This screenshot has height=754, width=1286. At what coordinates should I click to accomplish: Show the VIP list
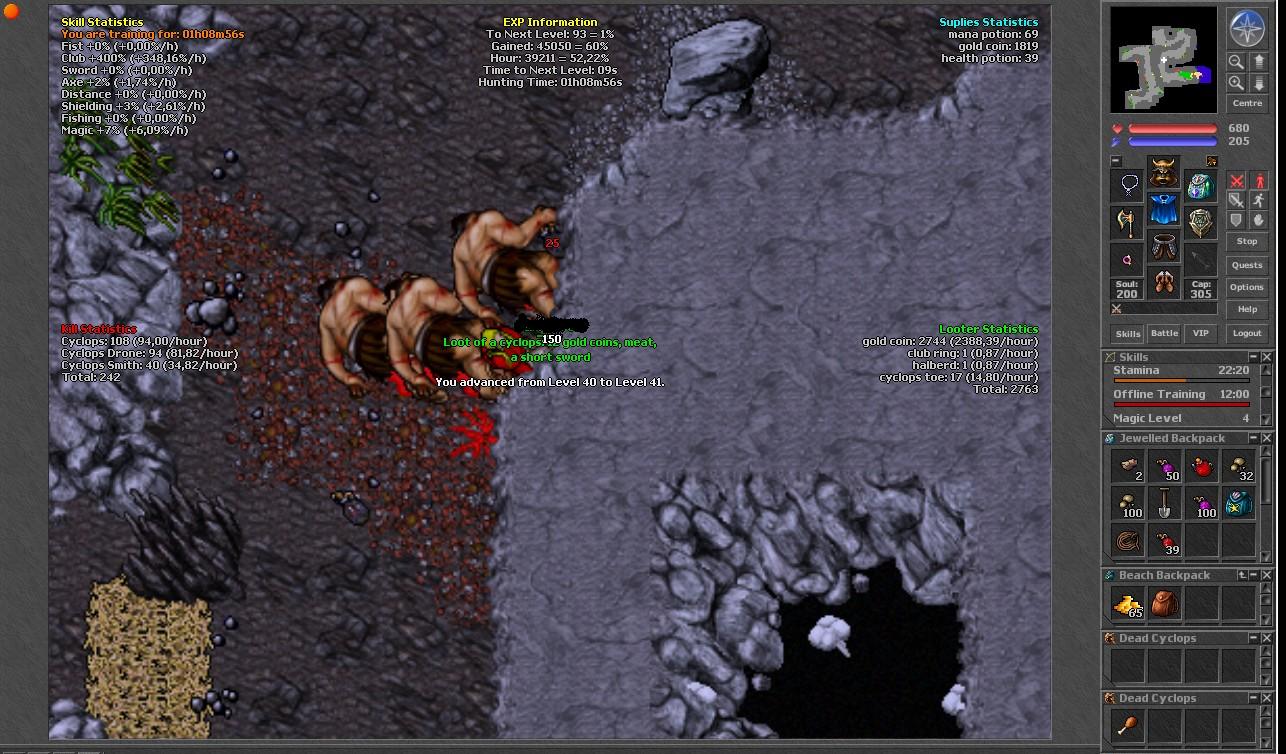[1200, 333]
